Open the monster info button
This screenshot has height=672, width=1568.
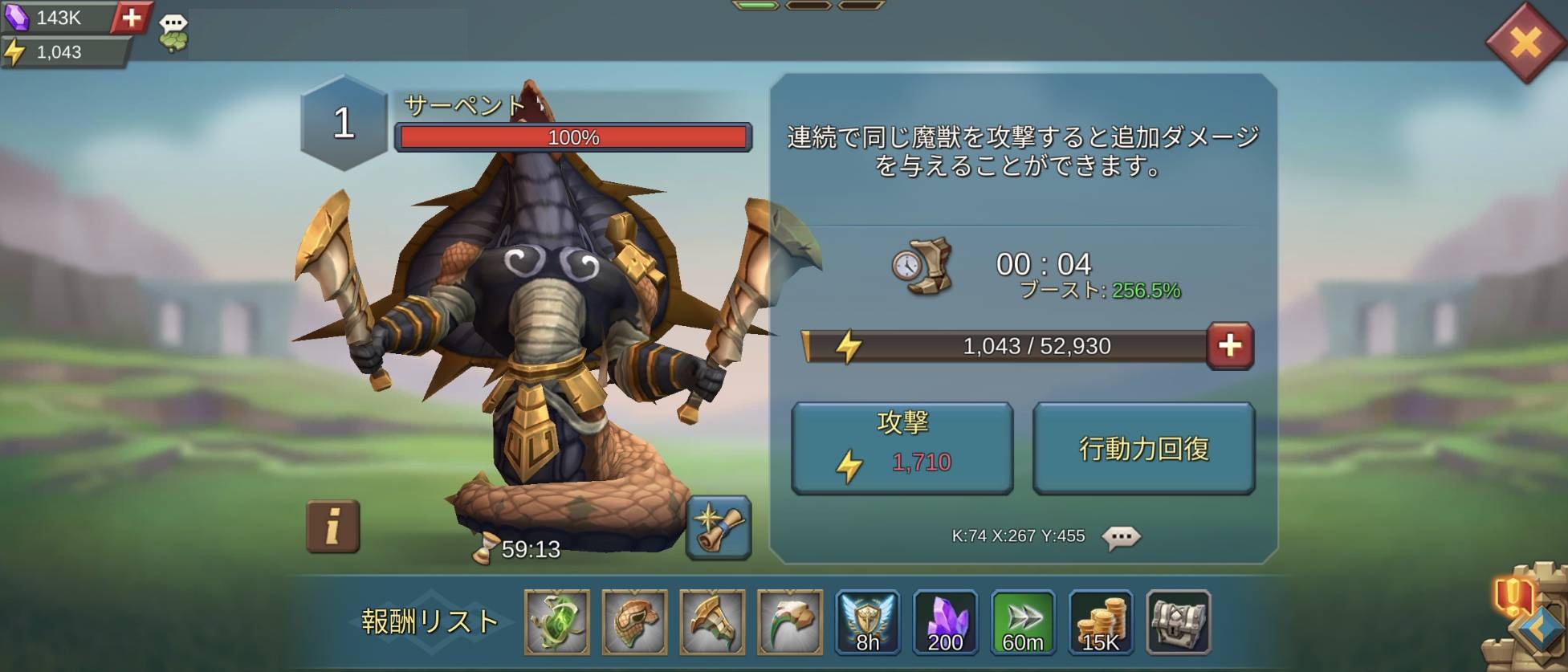click(332, 527)
